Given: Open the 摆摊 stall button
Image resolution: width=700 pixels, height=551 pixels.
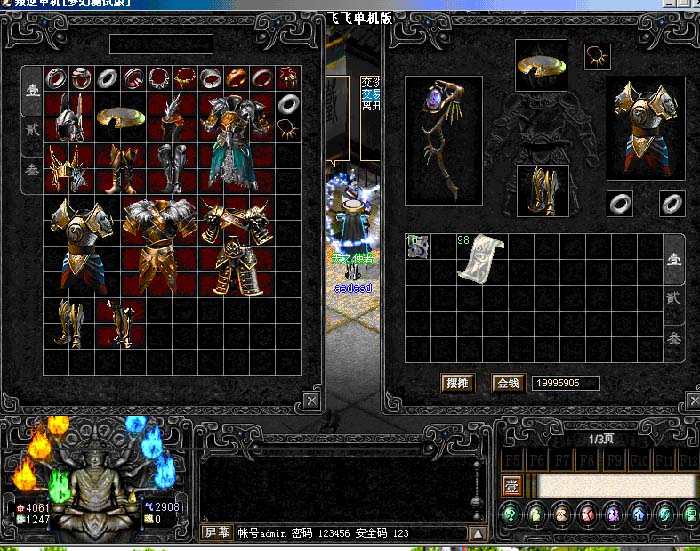Looking at the screenshot, I should (x=456, y=383).
